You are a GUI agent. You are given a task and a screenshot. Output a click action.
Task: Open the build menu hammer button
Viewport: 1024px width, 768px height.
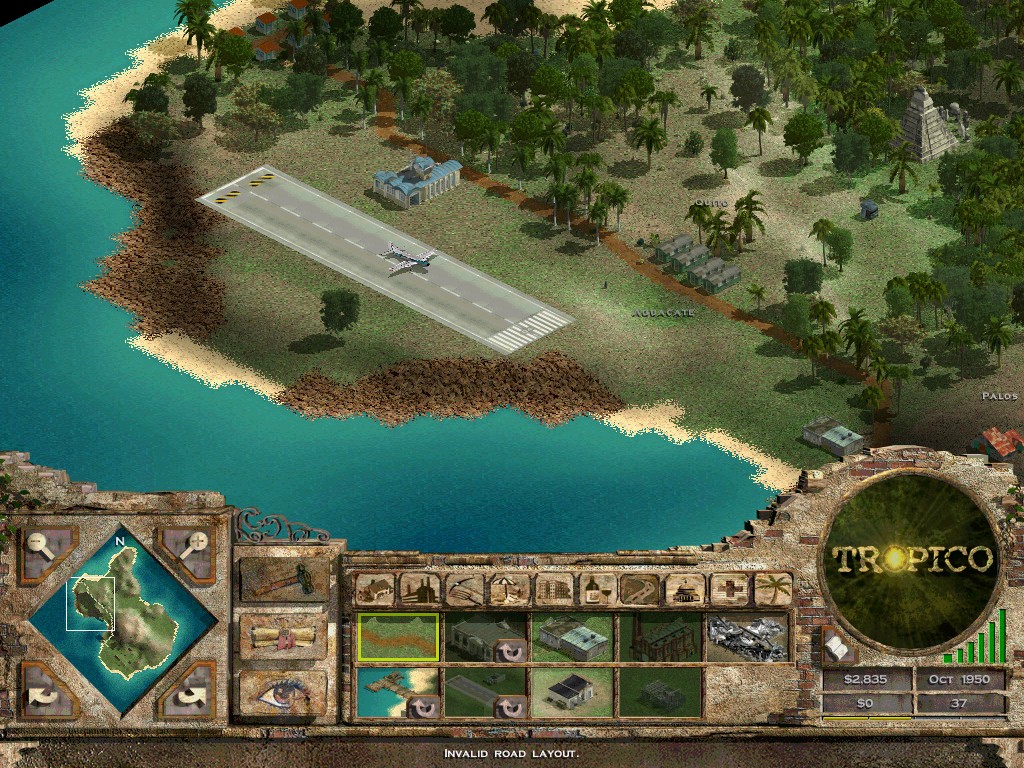coord(284,580)
